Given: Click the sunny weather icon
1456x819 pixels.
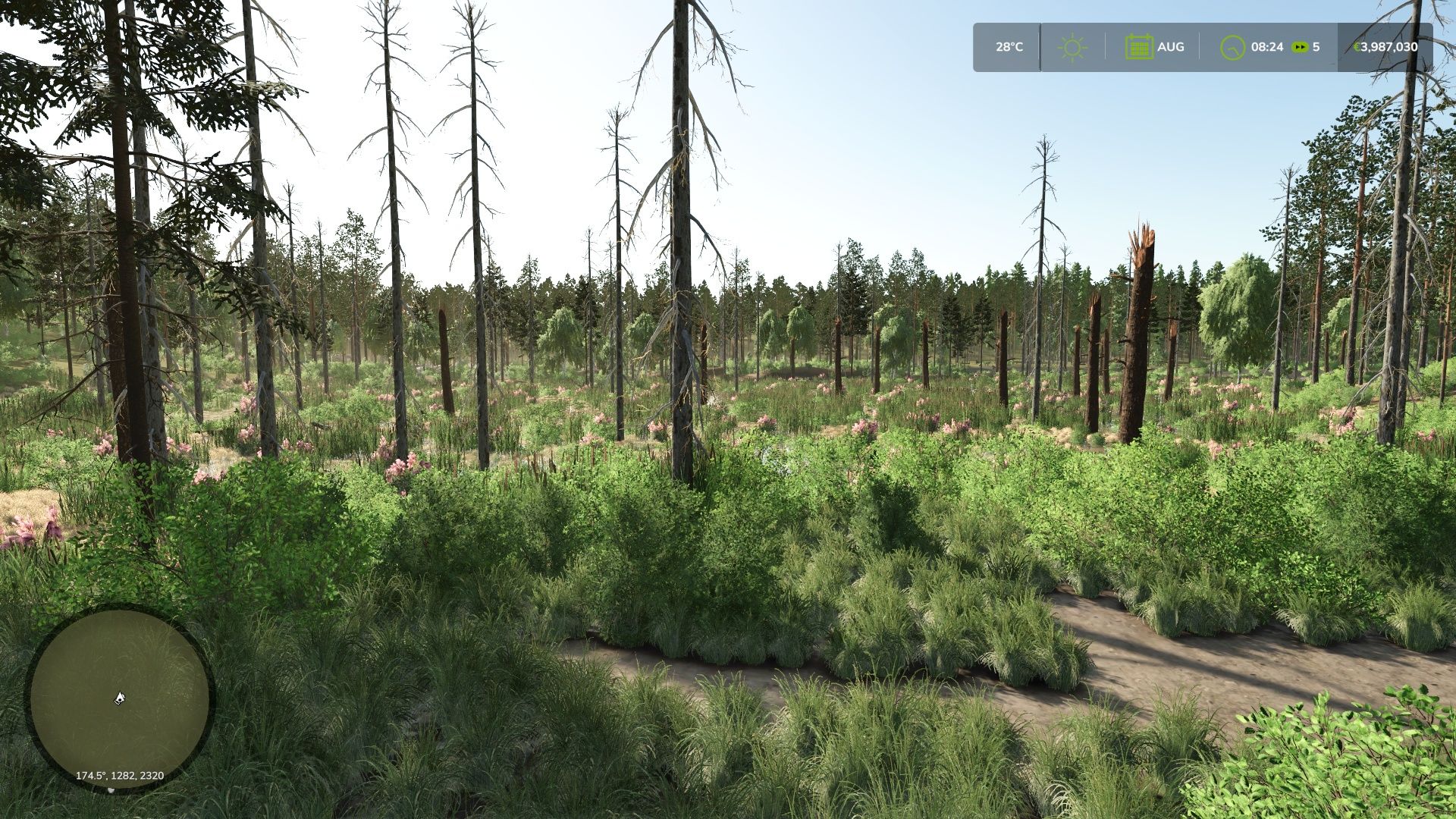Looking at the screenshot, I should tap(1072, 48).
